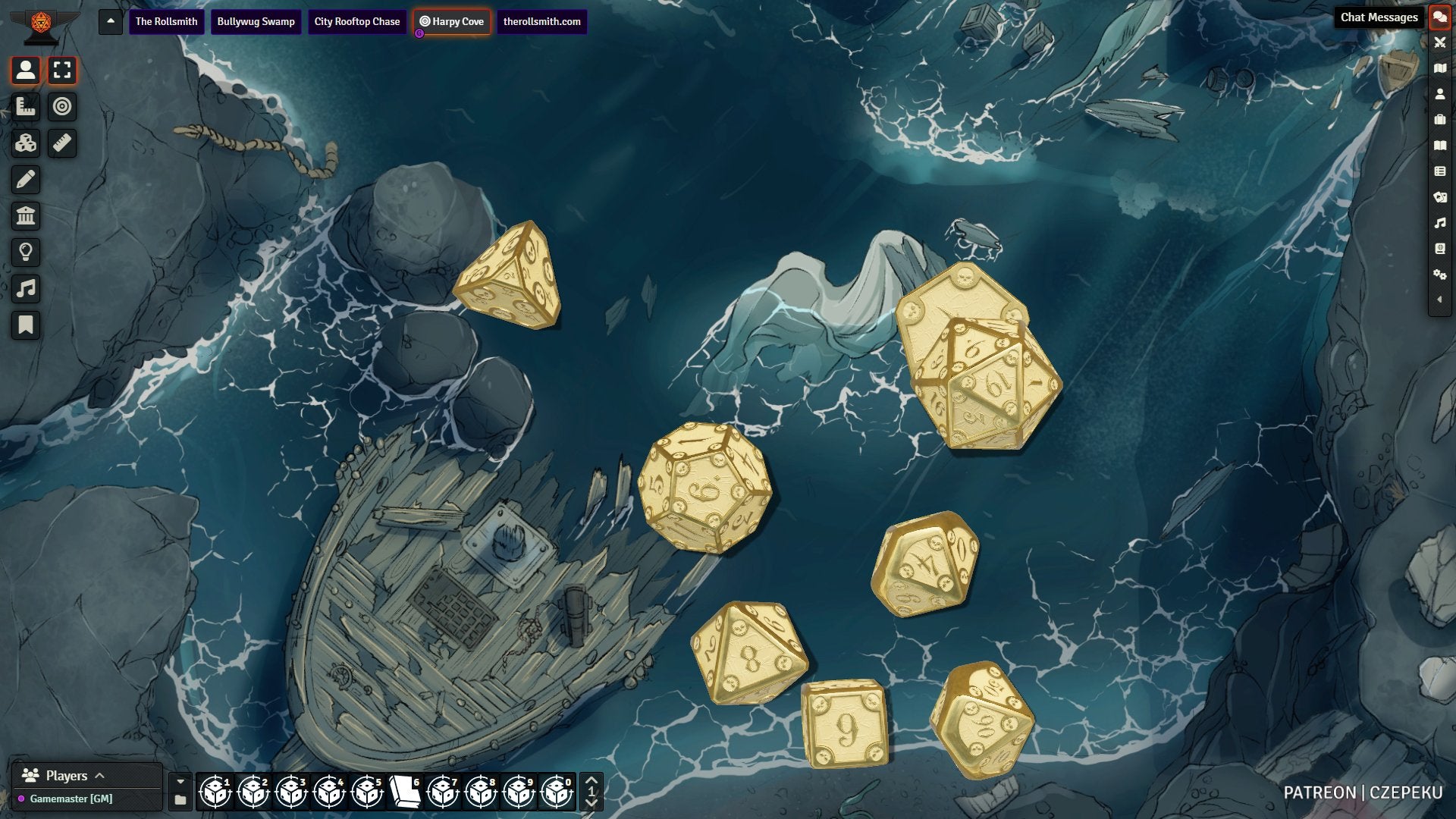Switch to the Bullywug Swamp scene
1456x819 pixels.
(256, 21)
